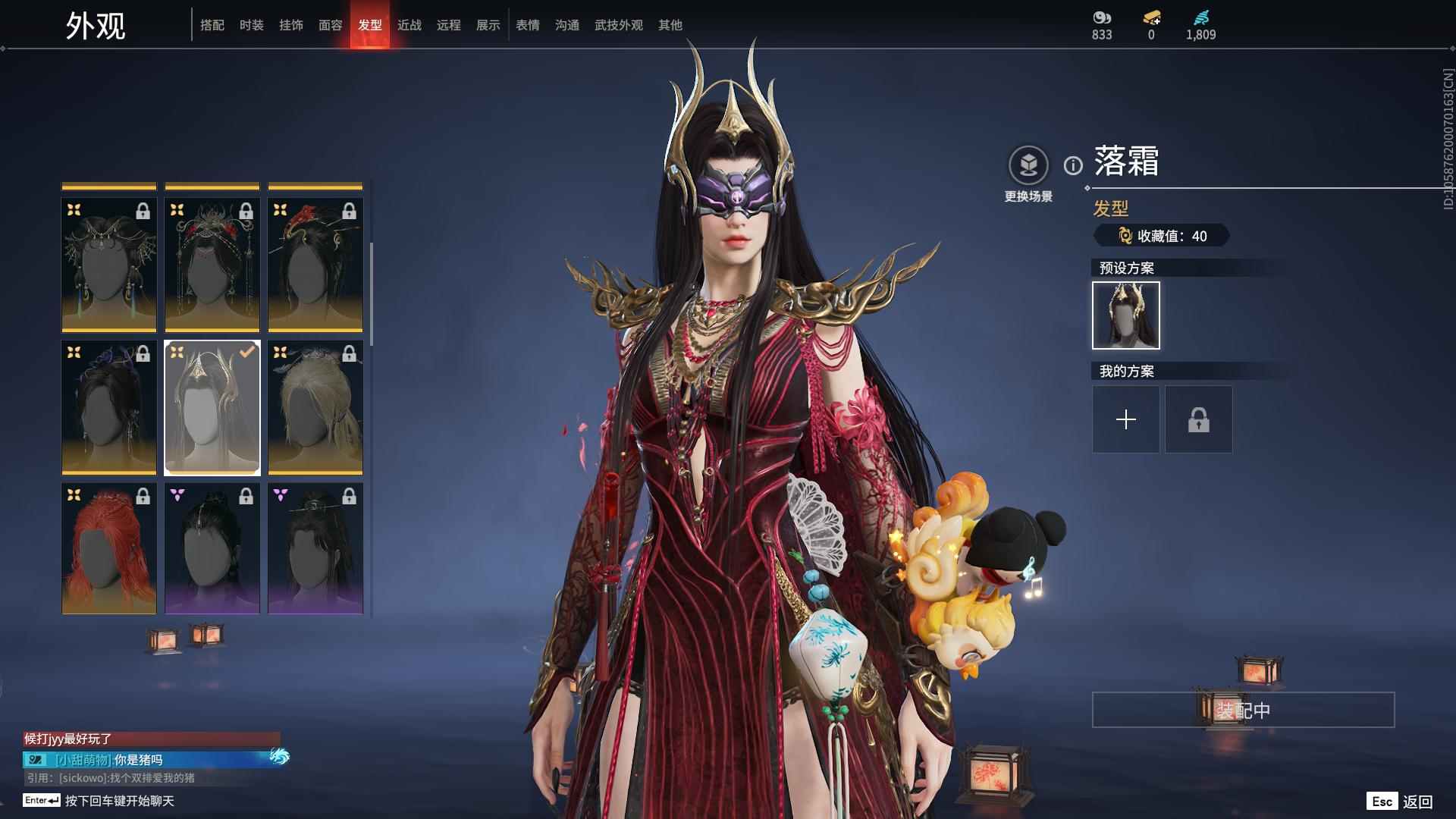Open the 近战 tab
Image resolution: width=1456 pixels, height=819 pixels.
tap(409, 25)
